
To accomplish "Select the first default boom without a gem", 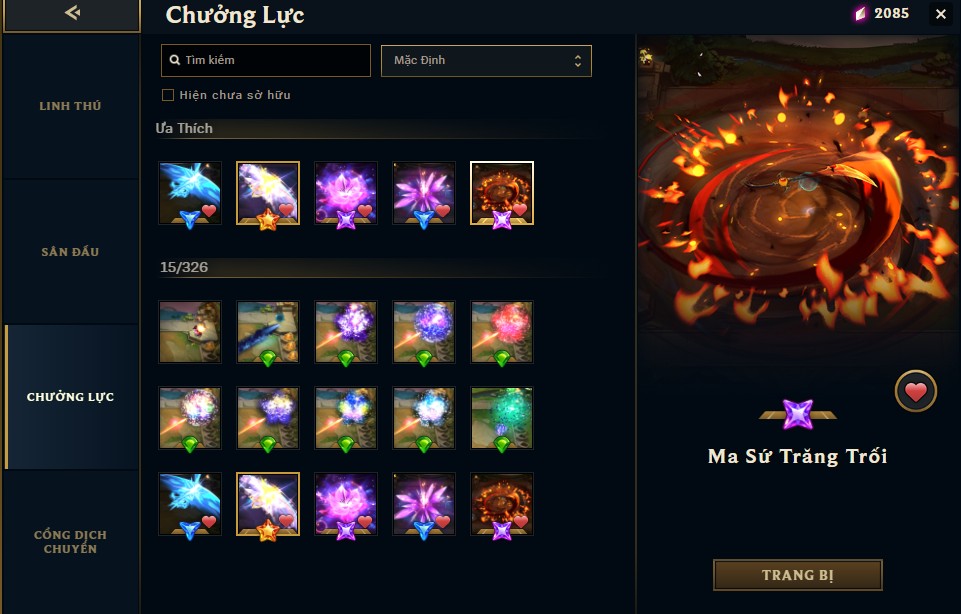I will pos(190,331).
